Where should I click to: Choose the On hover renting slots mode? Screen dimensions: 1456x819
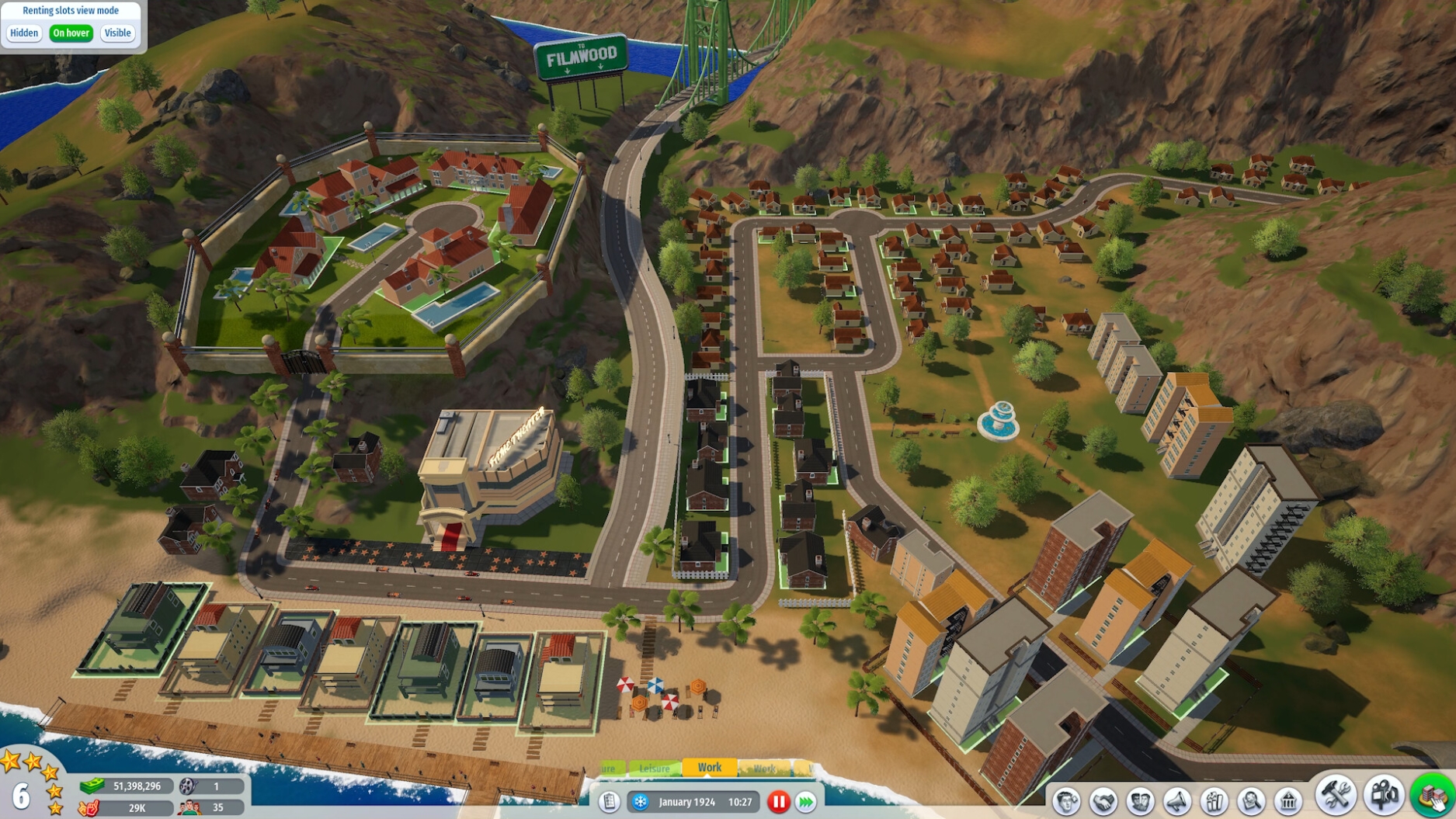(x=71, y=33)
